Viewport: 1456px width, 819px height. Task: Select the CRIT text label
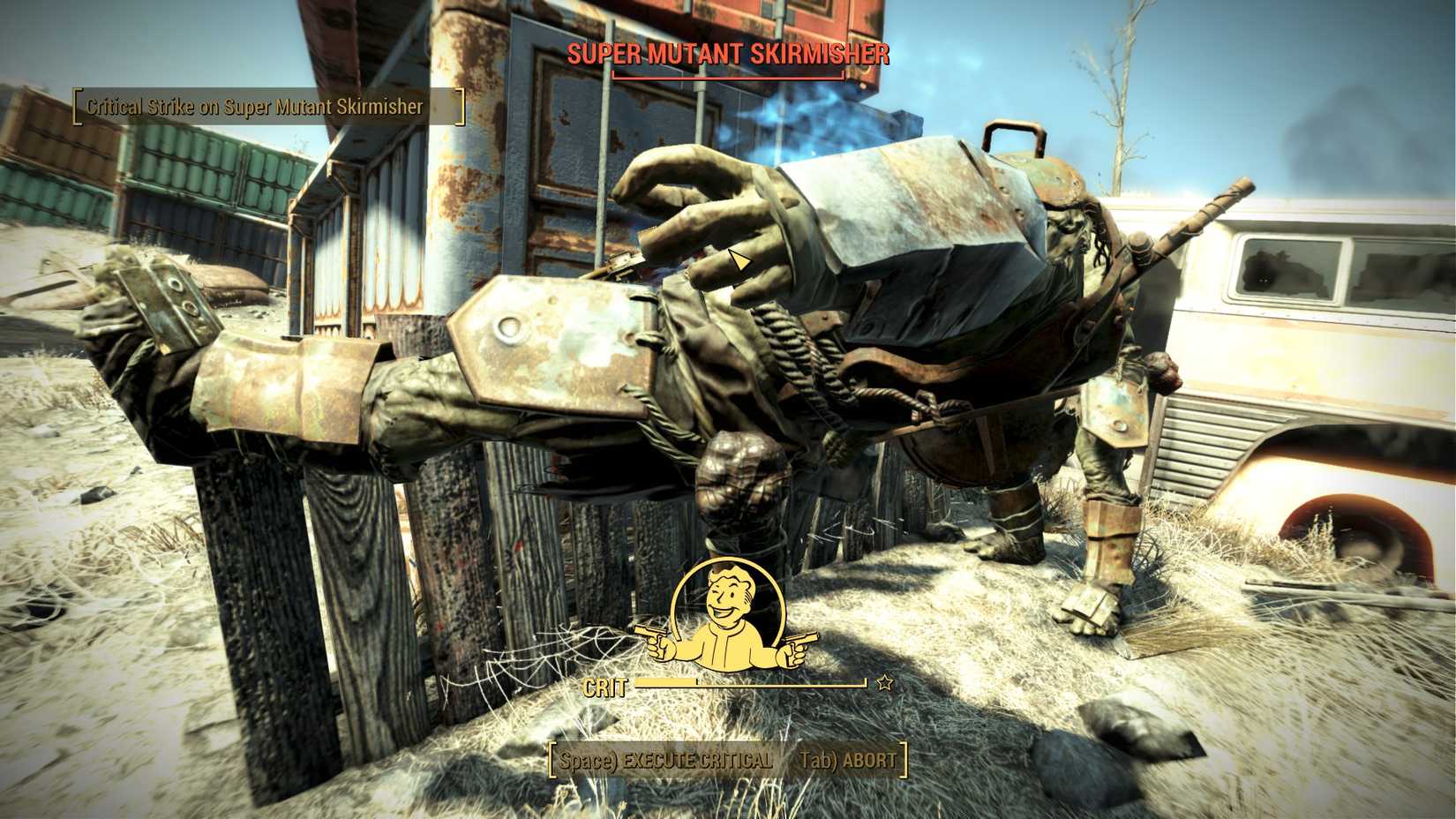coord(607,686)
